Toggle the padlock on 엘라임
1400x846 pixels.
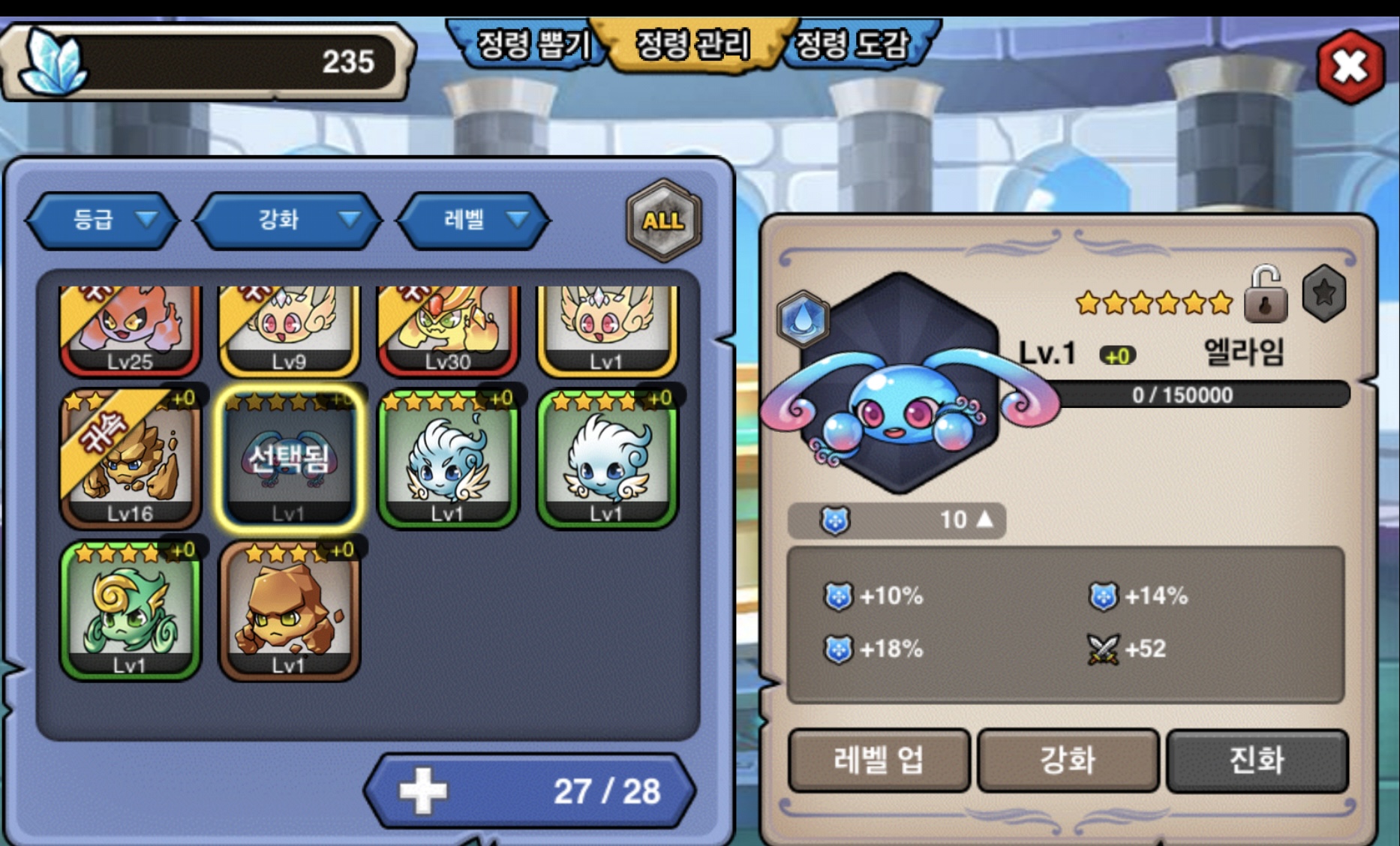pos(1265,295)
